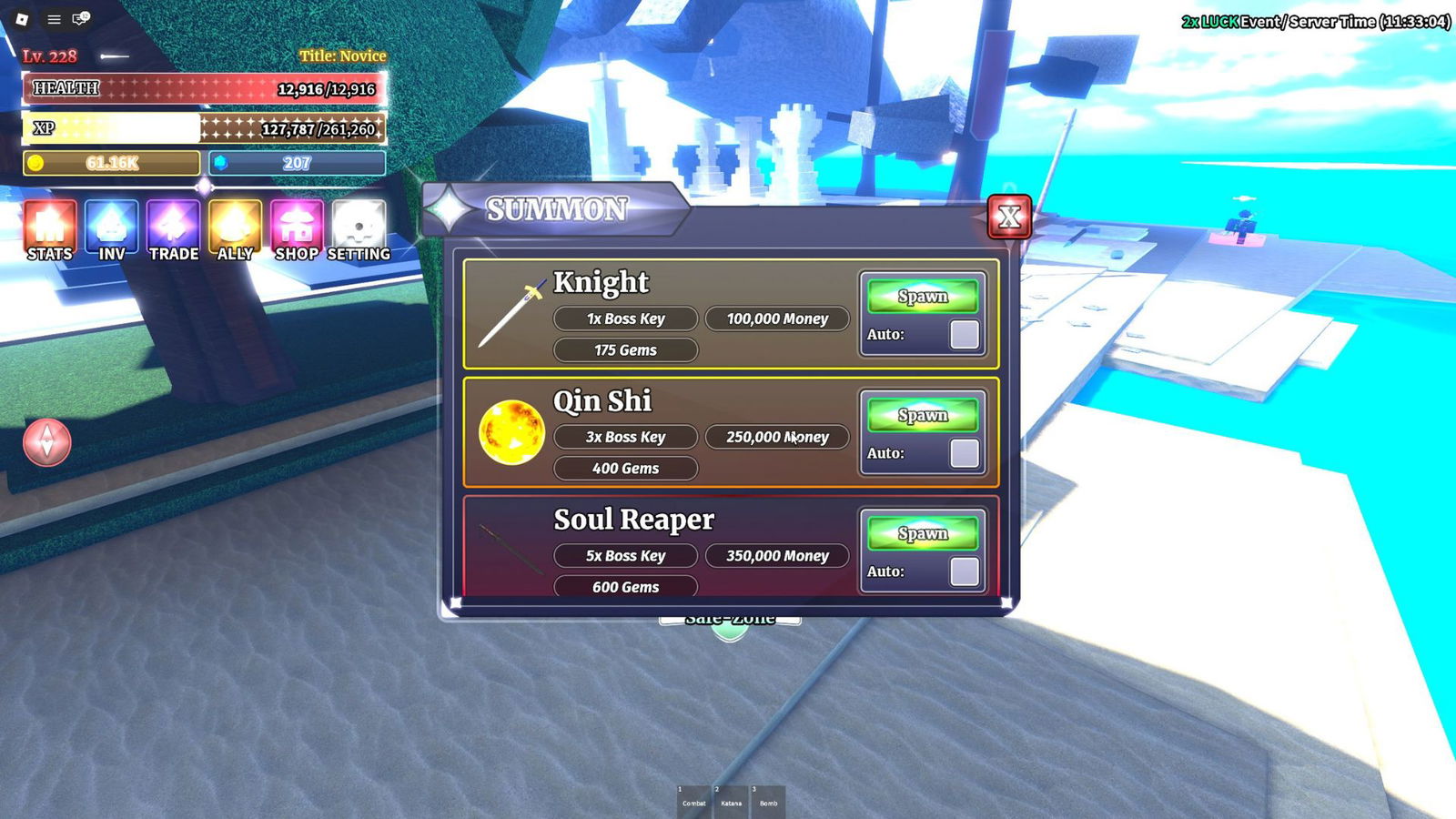Toggle Auto checkbox for Knight
Screen dimensions: 1456x819
pyautogui.click(x=964, y=334)
